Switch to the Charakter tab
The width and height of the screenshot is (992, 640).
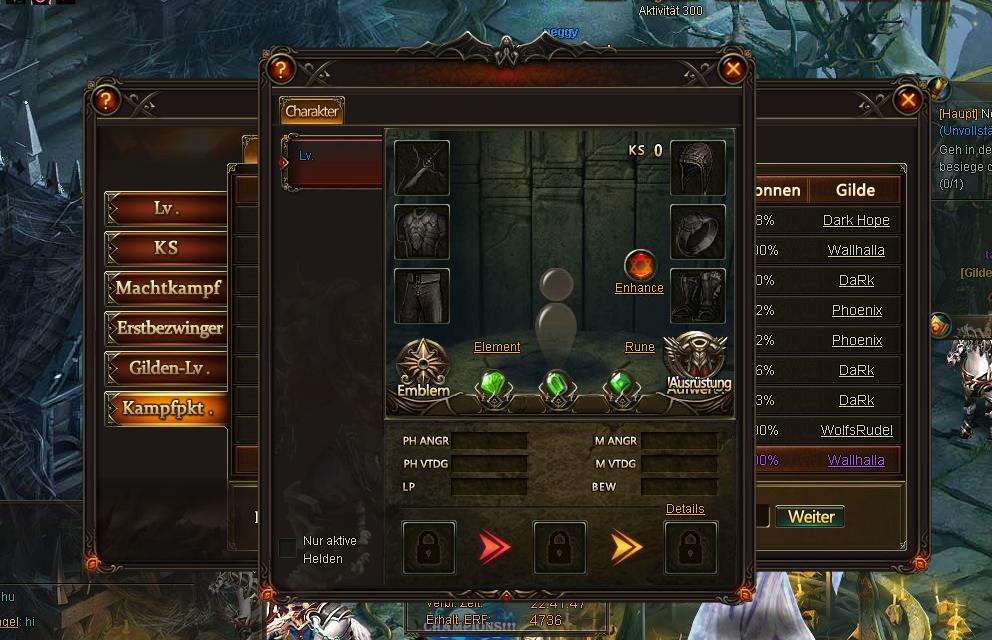pyautogui.click(x=312, y=111)
